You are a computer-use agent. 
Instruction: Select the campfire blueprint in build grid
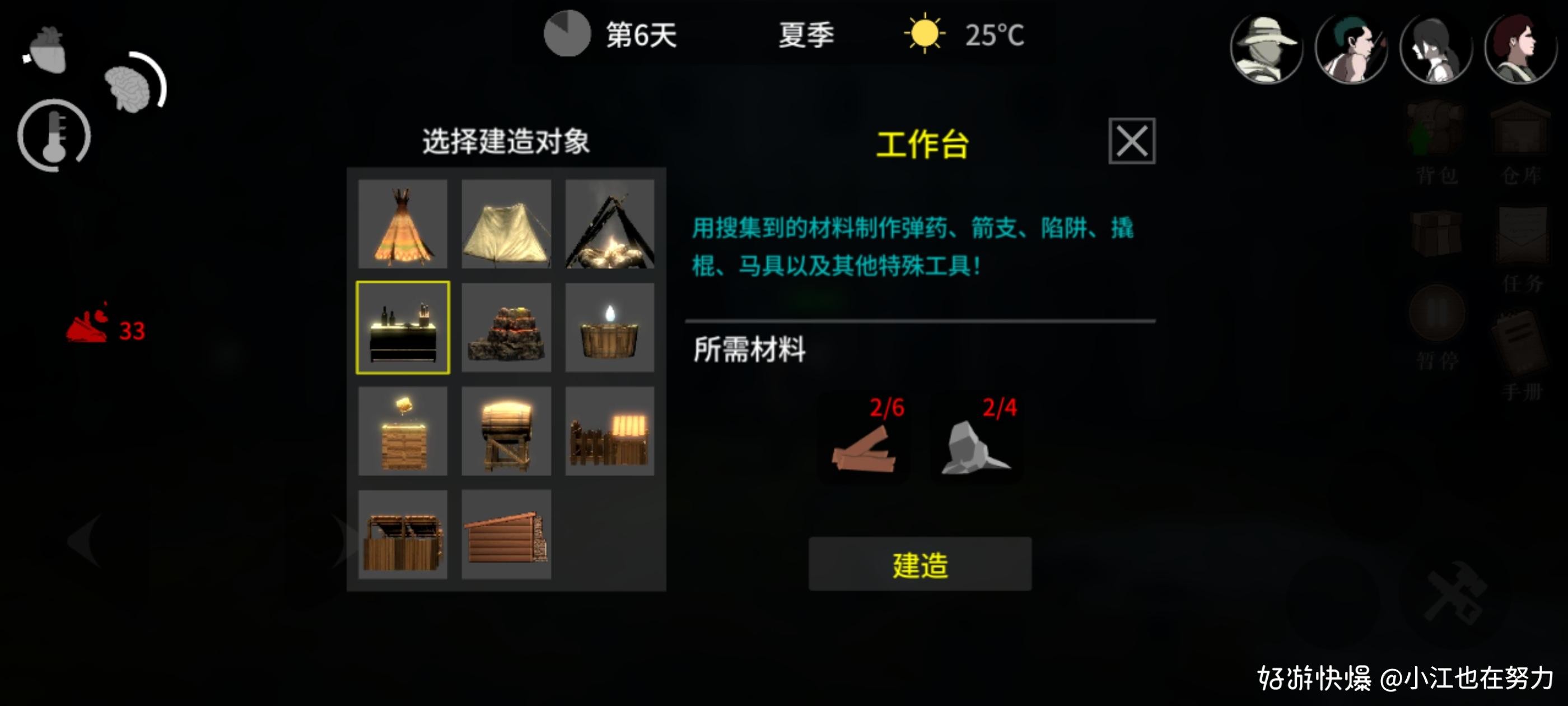[x=610, y=225]
